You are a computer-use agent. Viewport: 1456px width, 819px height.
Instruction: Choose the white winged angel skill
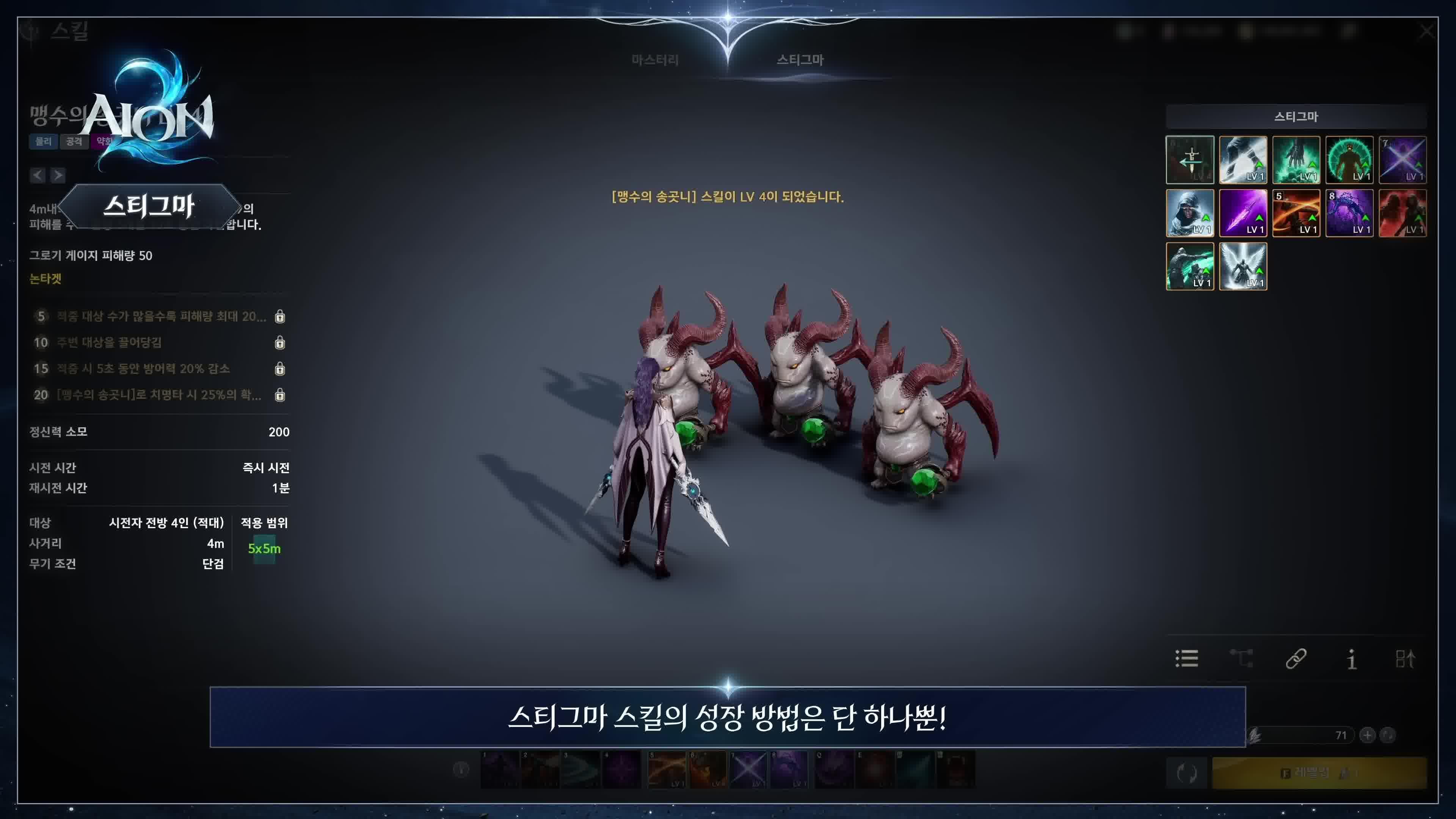[1243, 266]
